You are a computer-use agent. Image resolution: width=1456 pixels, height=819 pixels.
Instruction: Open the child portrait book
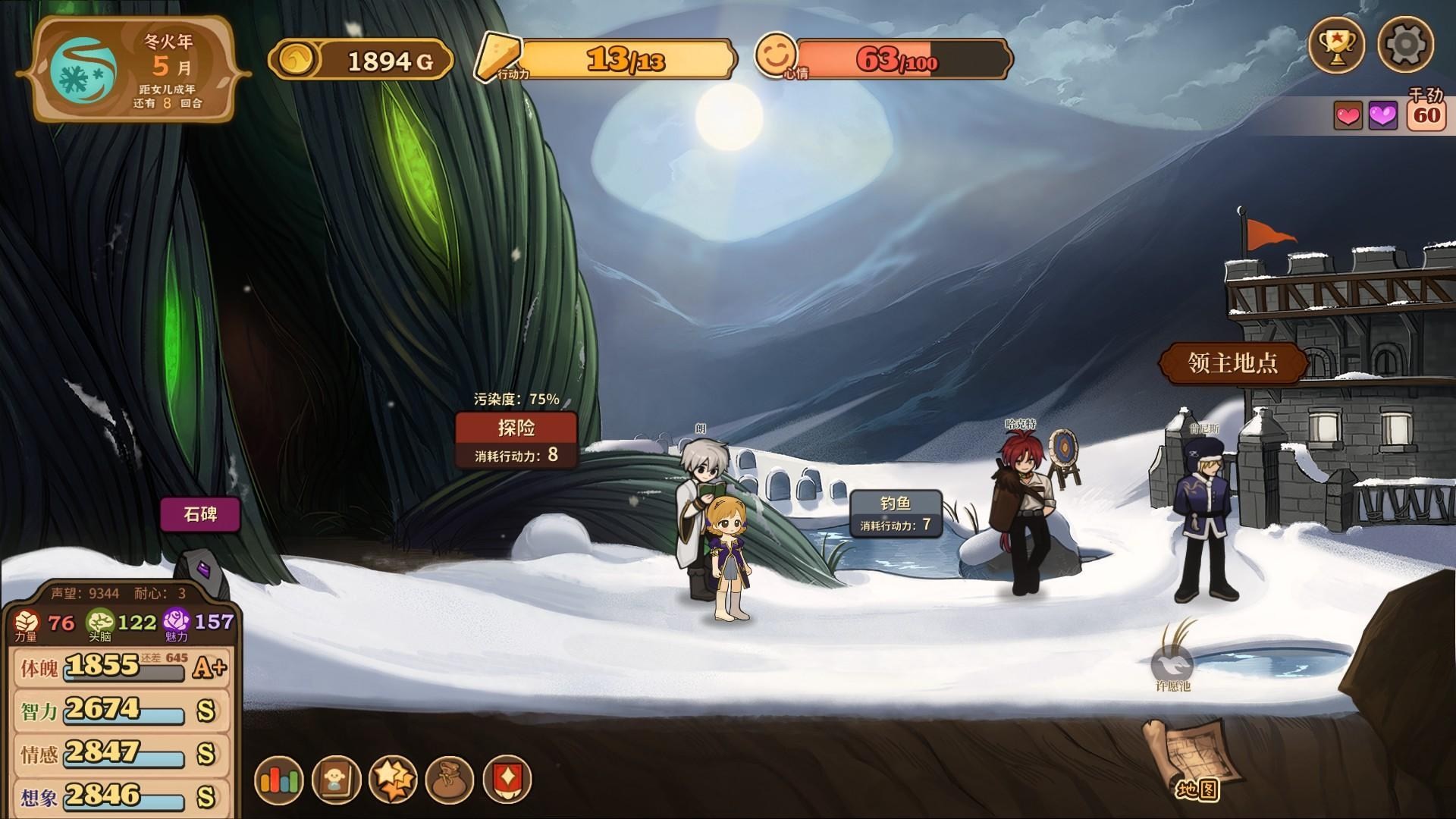point(336,780)
